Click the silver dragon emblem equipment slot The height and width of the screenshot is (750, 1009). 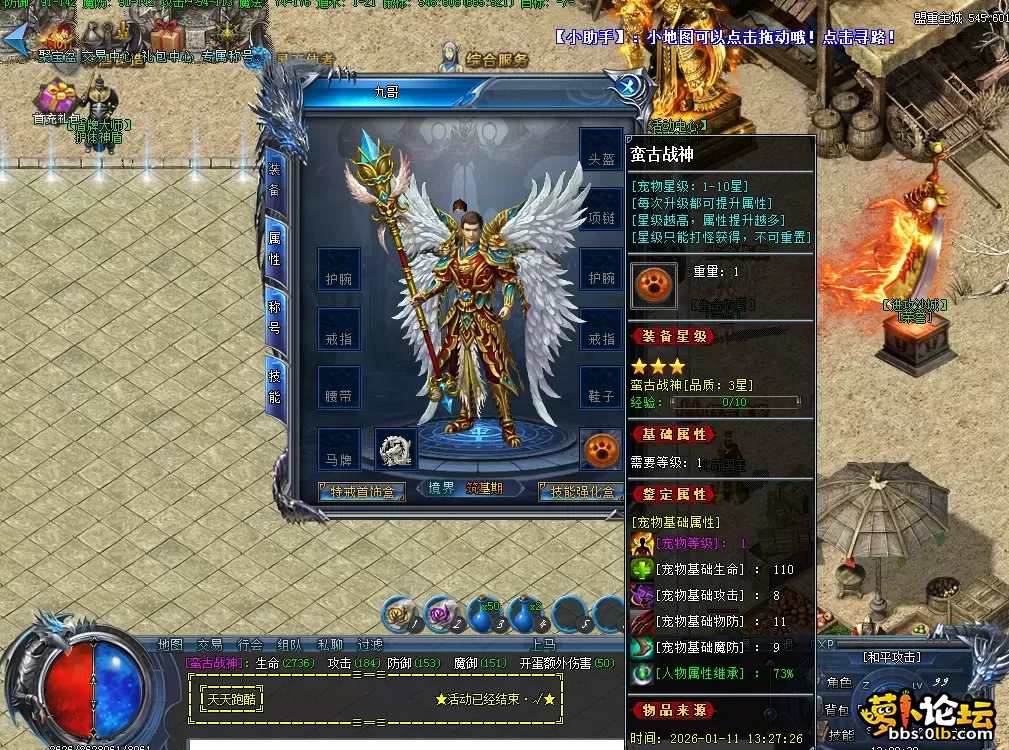(396, 450)
